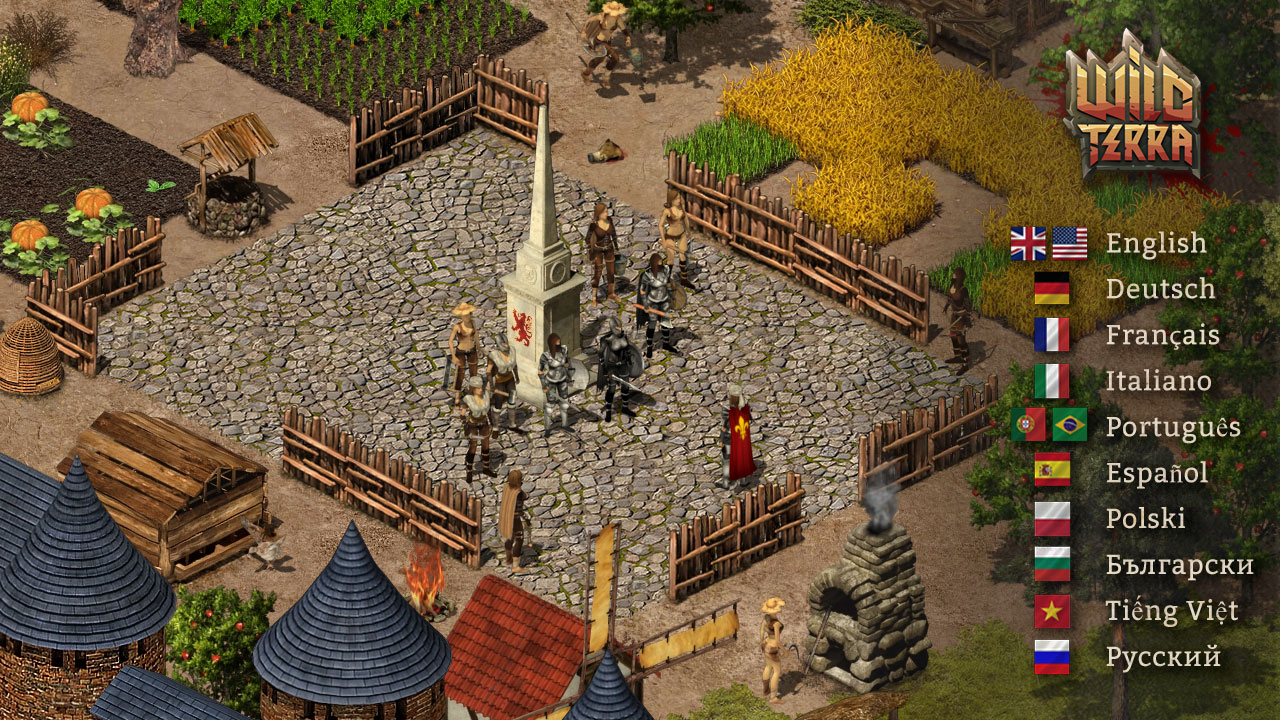Pick Italiano from the language list
Viewport: 1280px width, 720px height.
(1158, 381)
